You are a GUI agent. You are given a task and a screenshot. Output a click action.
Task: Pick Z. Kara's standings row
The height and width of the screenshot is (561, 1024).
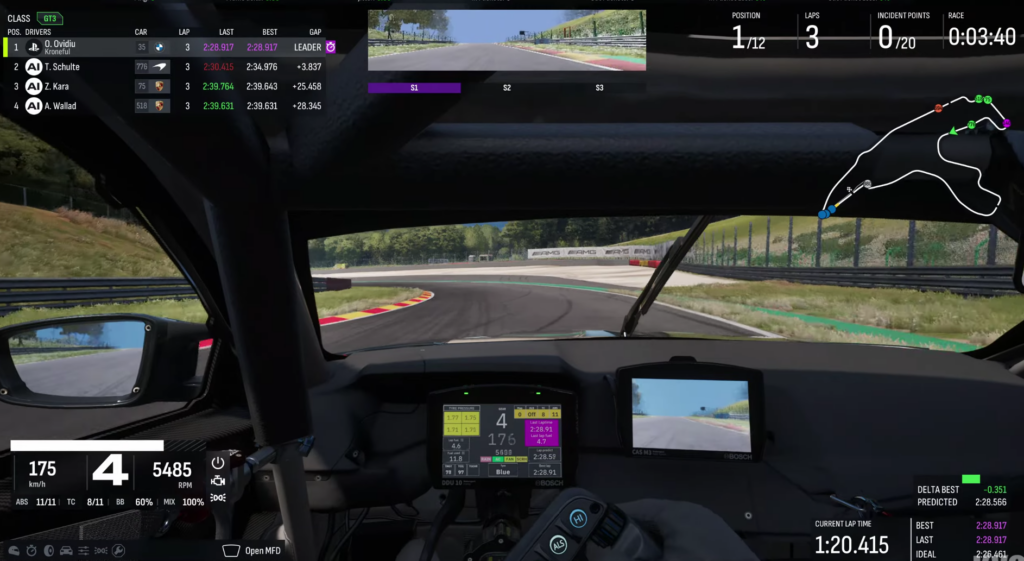tap(170, 86)
